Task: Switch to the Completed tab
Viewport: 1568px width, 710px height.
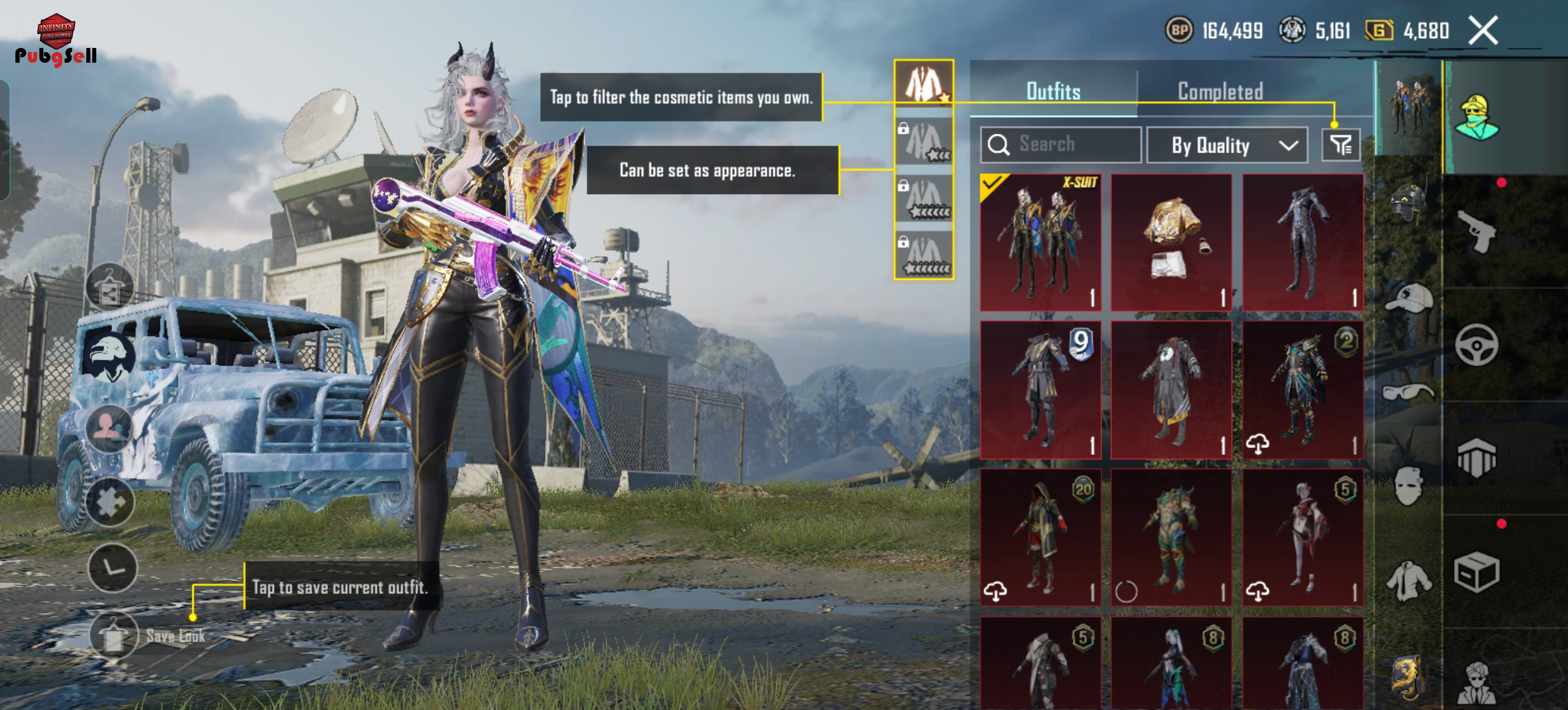Action: coord(1220,91)
